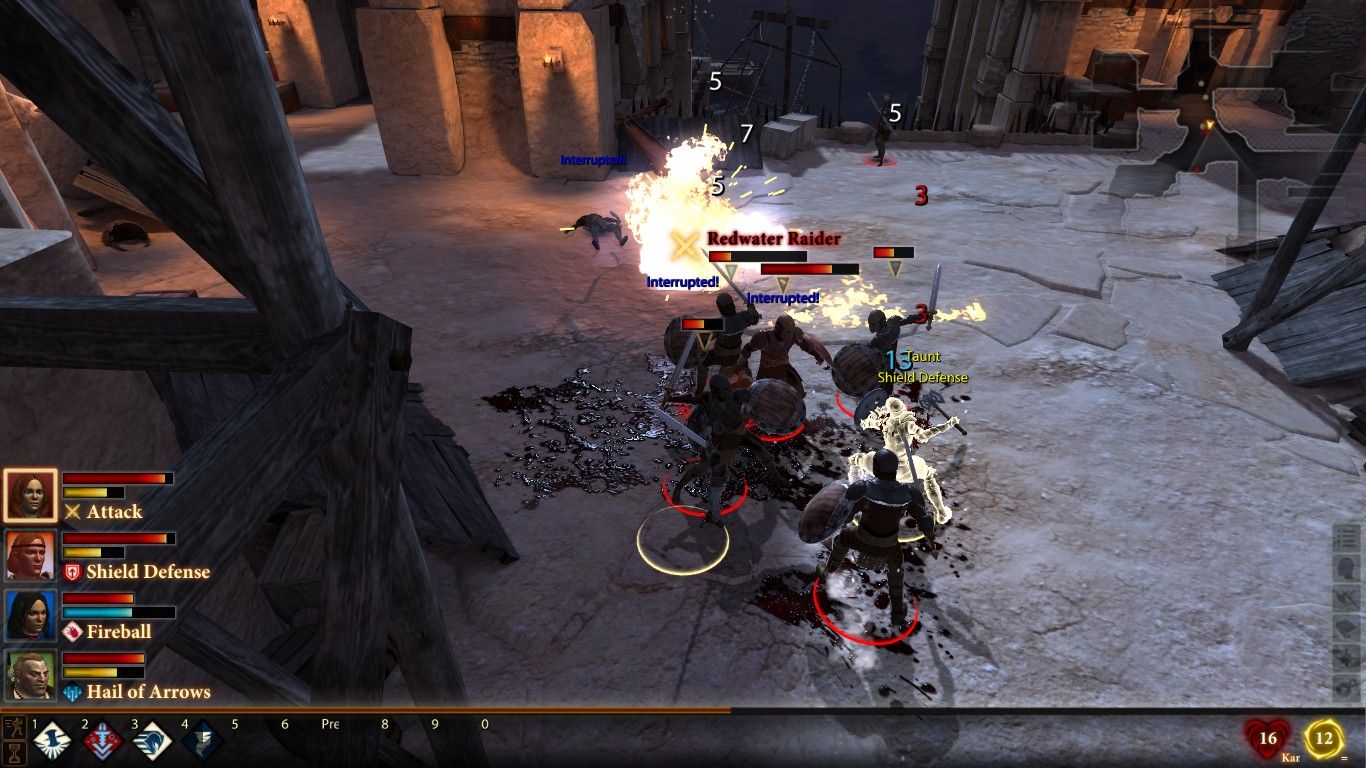Viewport: 1366px width, 768px height.
Task: Trigger the horse-head ability in slot 3
Action: click(x=152, y=741)
